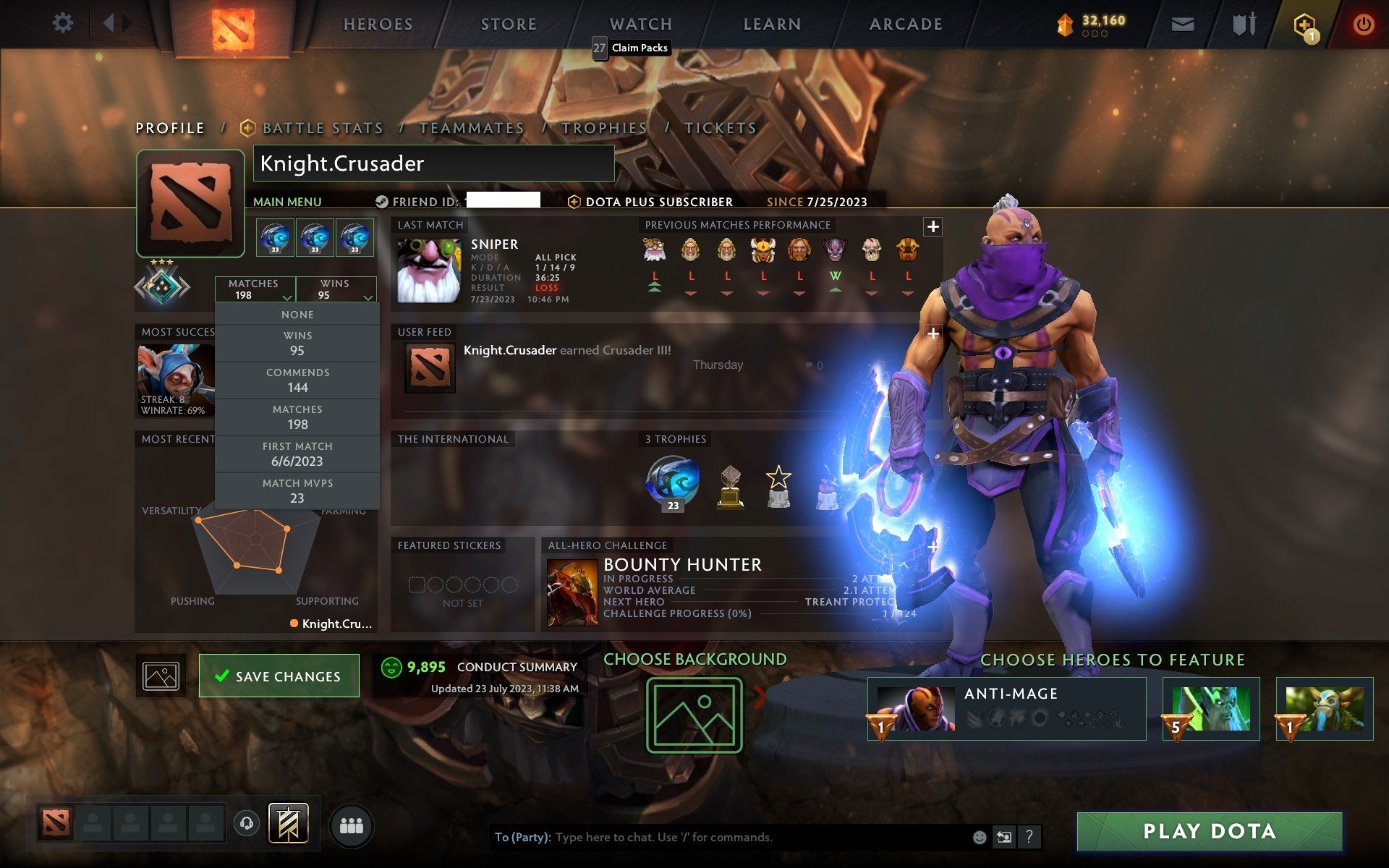The width and height of the screenshot is (1389, 868).
Task: Select Commends in the open stat dropdown
Action: [x=298, y=380]
